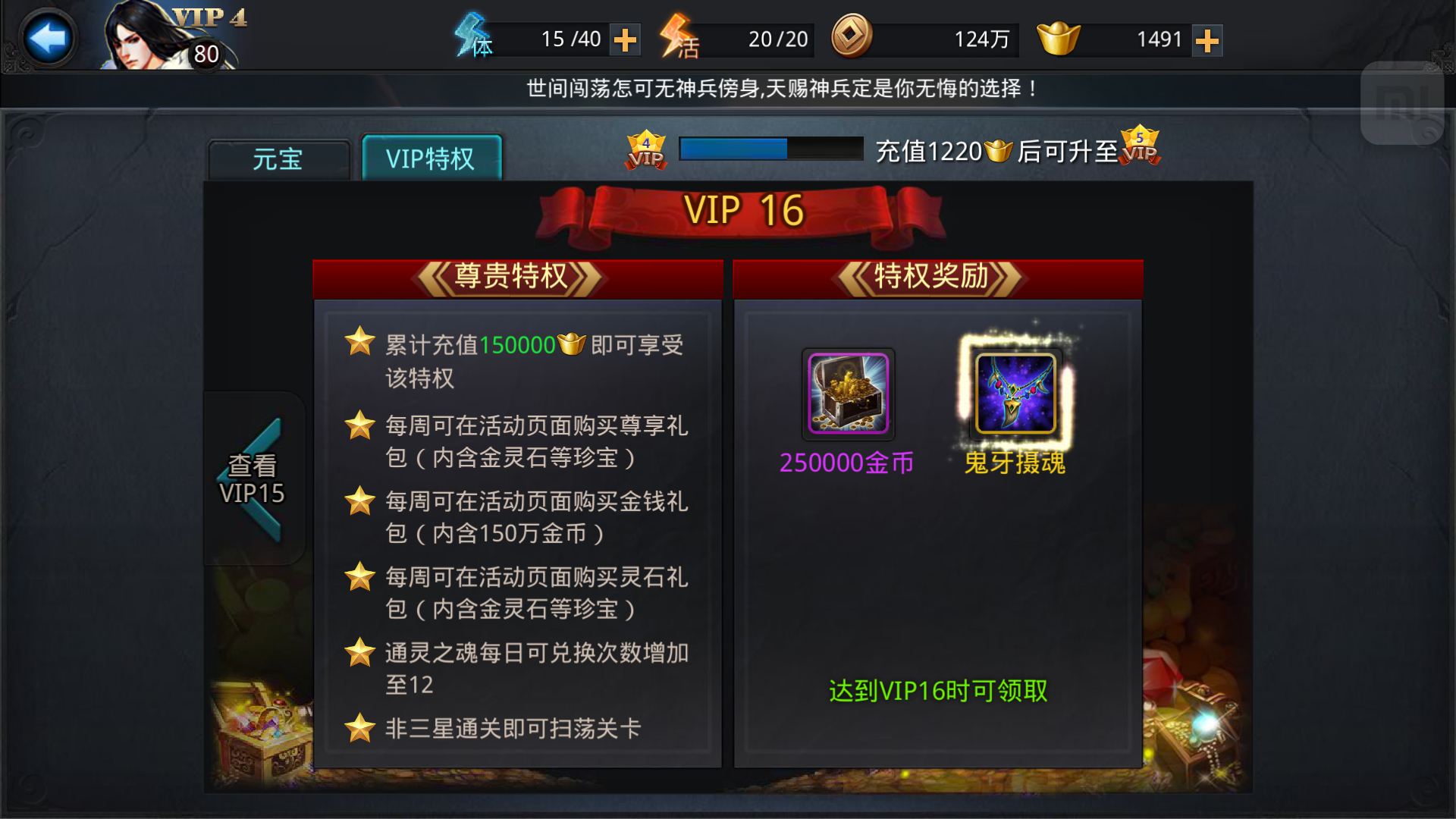
Task: Select the VIP 4 badge icon
Action: click(645, 149)
